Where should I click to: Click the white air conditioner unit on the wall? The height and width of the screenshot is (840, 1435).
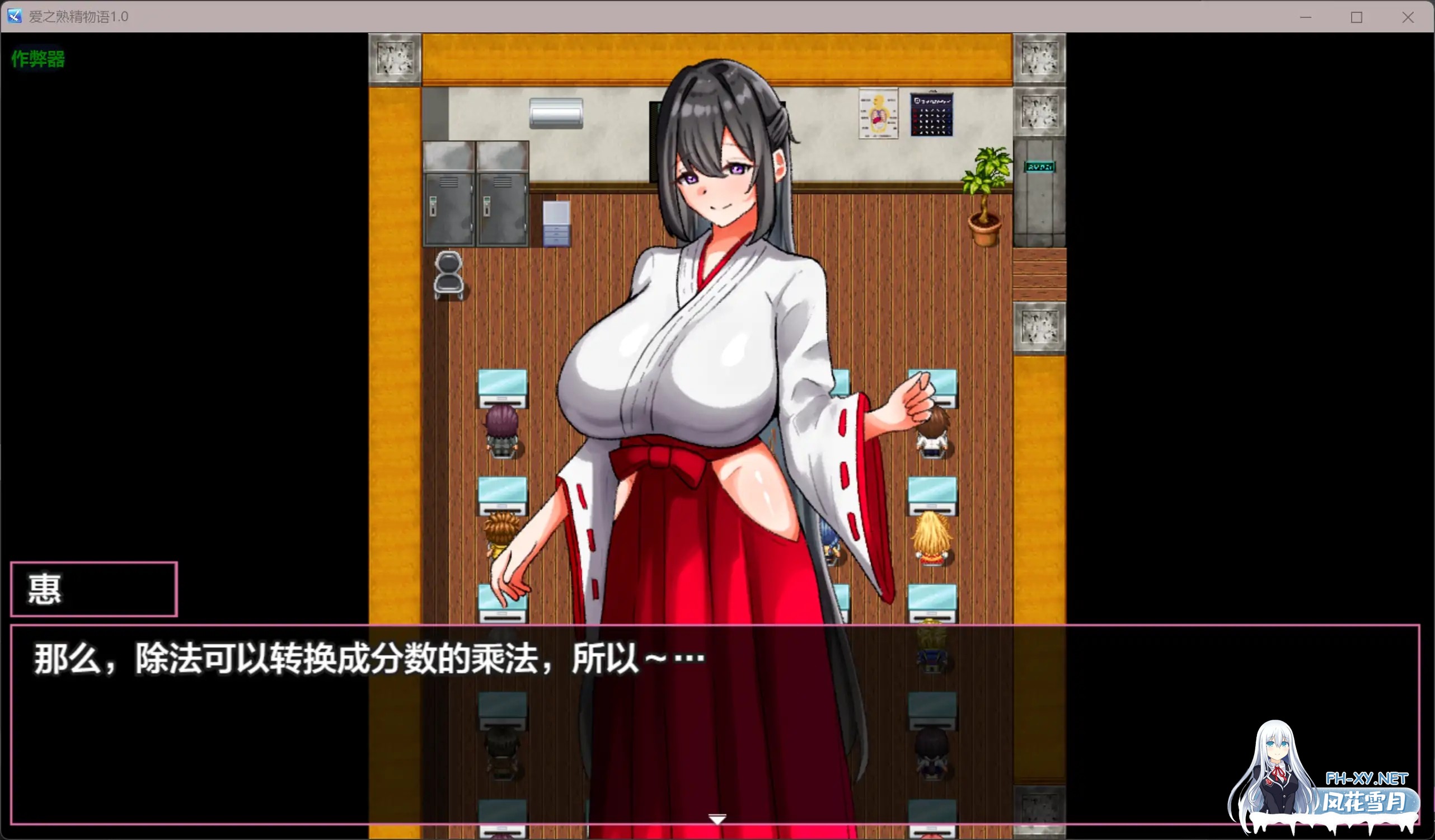coord(557,112)
